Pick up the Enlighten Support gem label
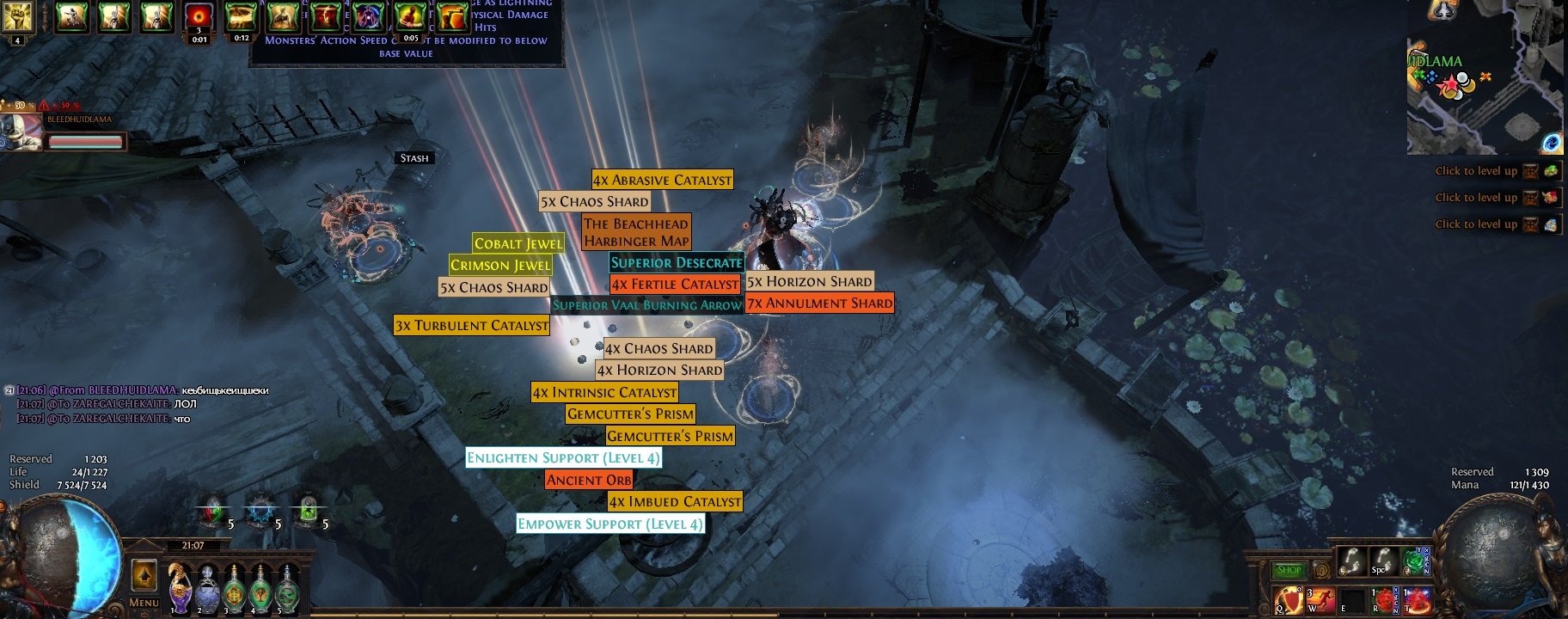The height and width of the screenshot is (619, 1568). [x=563, y=457]
